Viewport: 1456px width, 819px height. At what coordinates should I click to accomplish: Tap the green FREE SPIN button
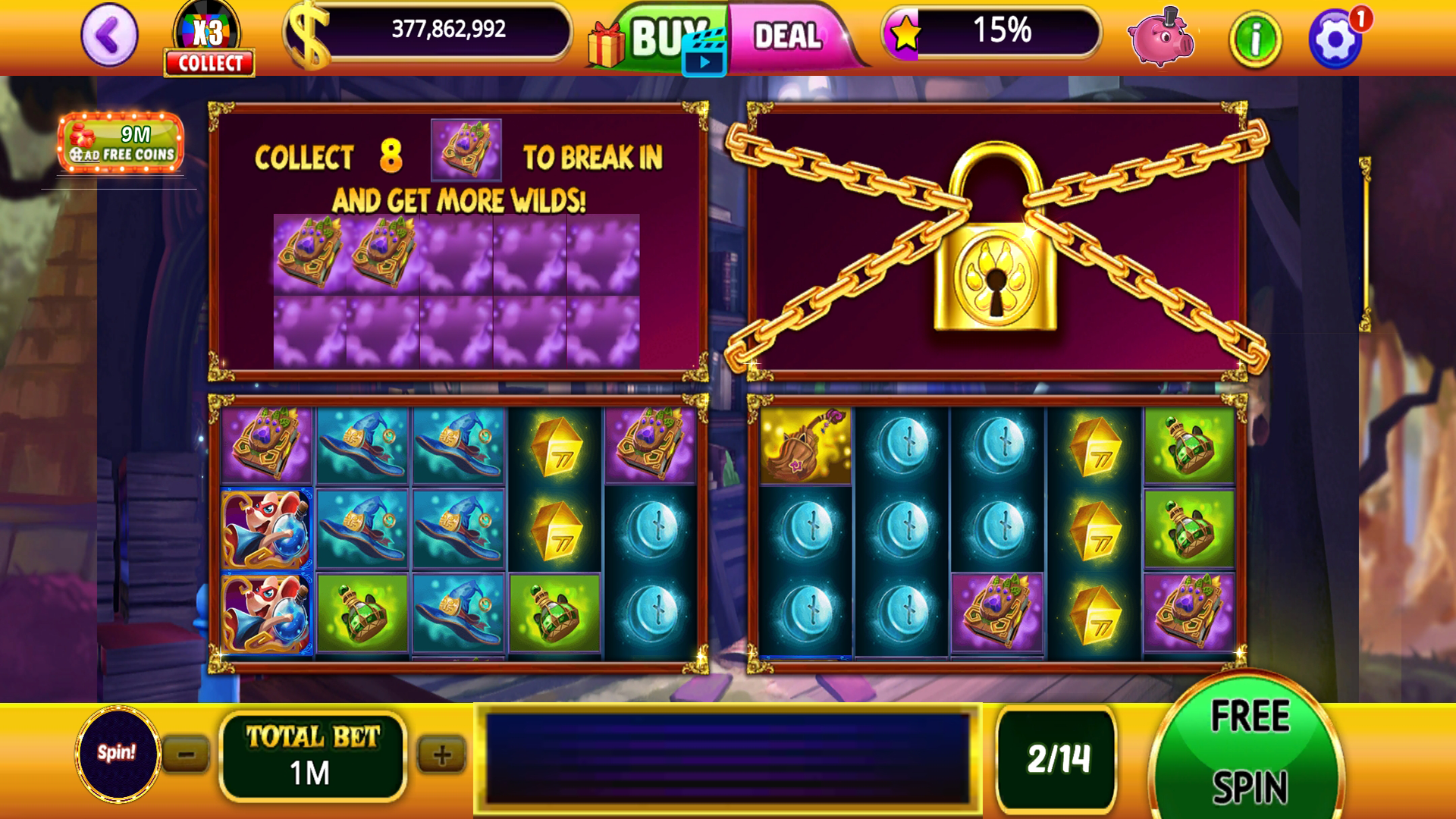(1248, 751)
